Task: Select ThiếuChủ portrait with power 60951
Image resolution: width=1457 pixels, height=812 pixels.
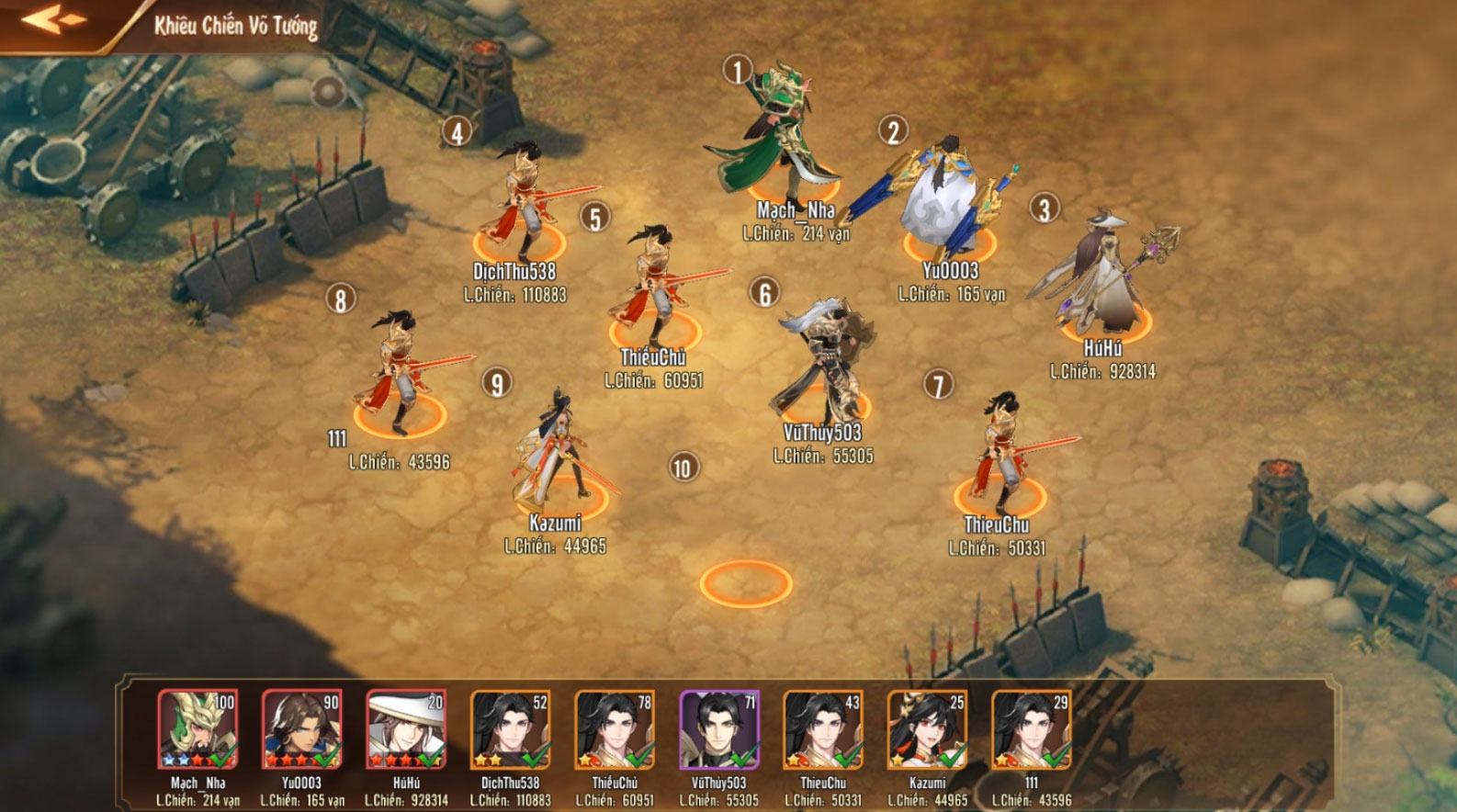Action: (615, 729)
